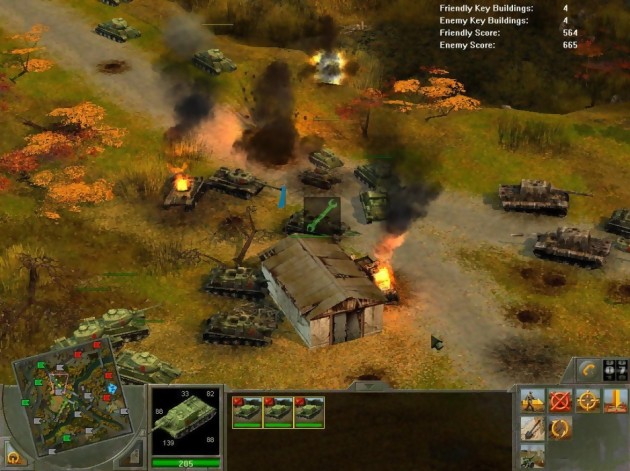Choose the first tank in the selection panel
Screen dimensions: 630x471
pyautogui.click(x=246, y=412)
